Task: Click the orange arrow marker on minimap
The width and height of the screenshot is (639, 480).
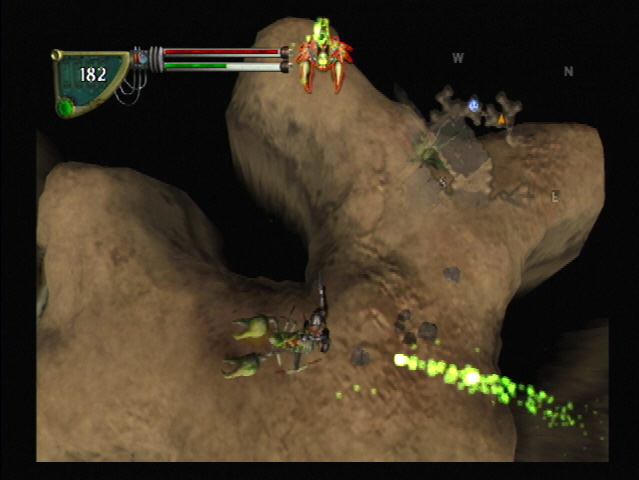Action: [x=501, y=120]
